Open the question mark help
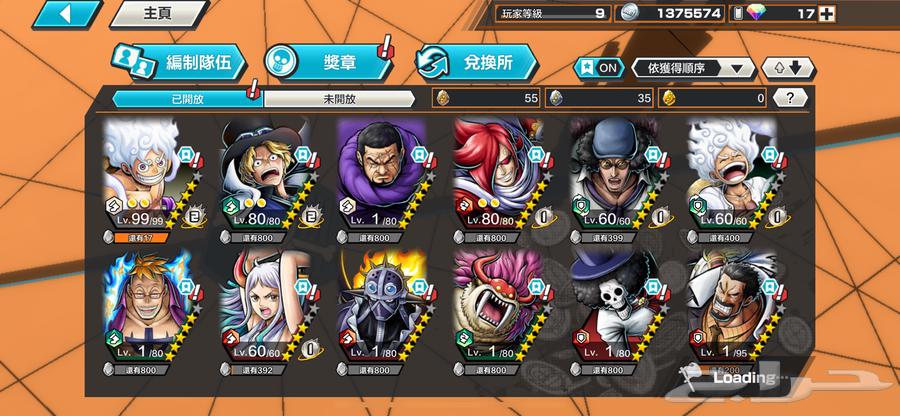900x416 pixels. 791,98
